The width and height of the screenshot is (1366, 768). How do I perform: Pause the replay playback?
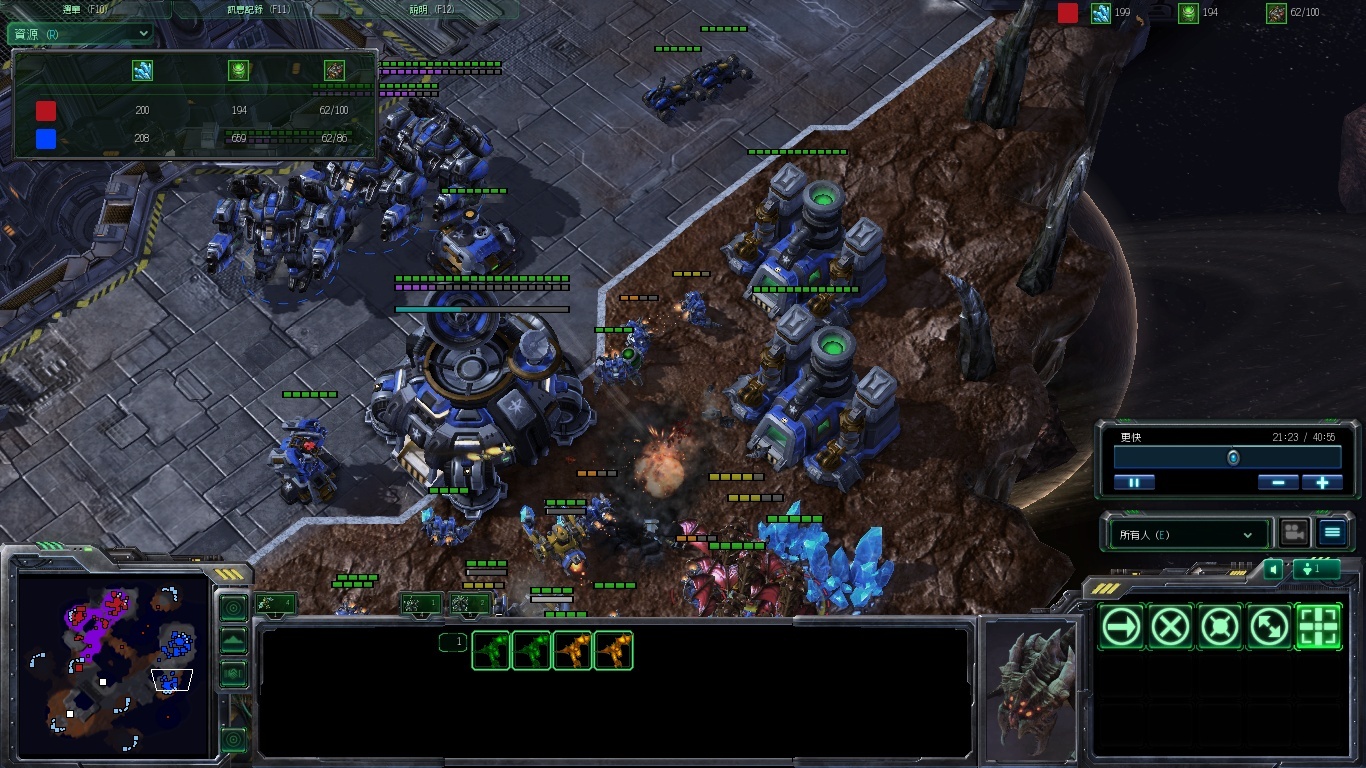tap(1134, 482)
